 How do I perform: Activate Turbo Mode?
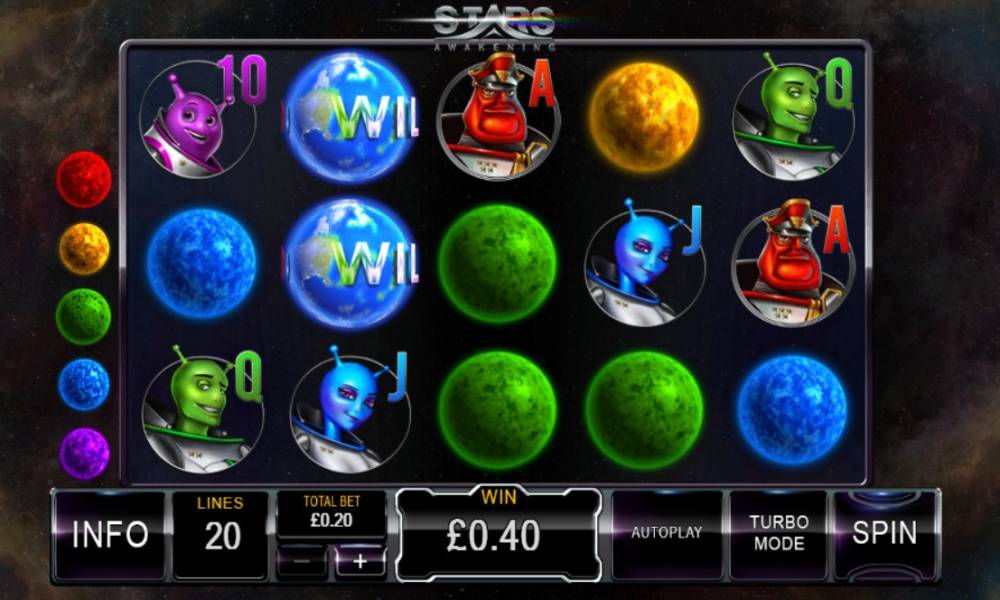[779, 534]
